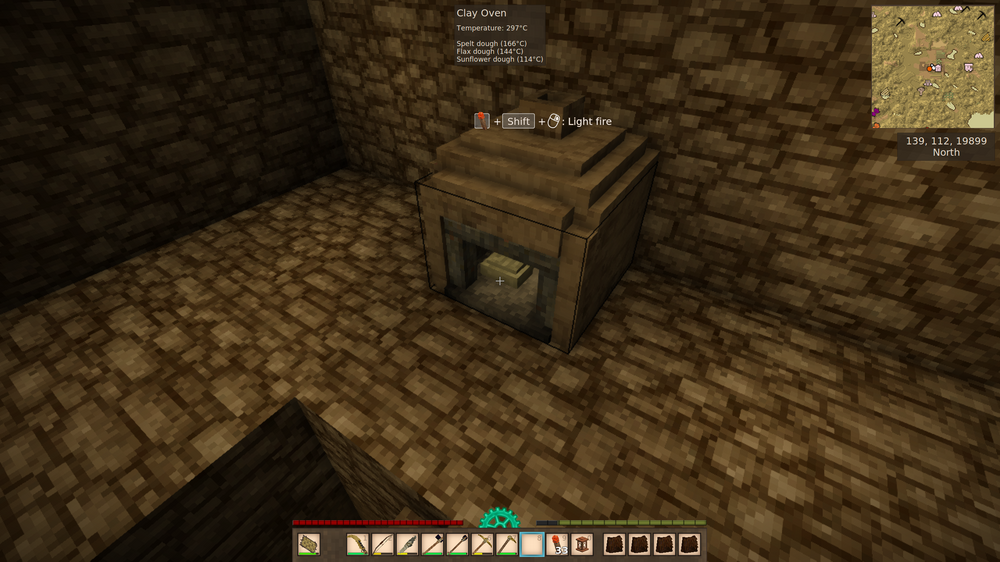
Task: Select the pickaxe in hotbar slot 6
Action: (482, 544)
